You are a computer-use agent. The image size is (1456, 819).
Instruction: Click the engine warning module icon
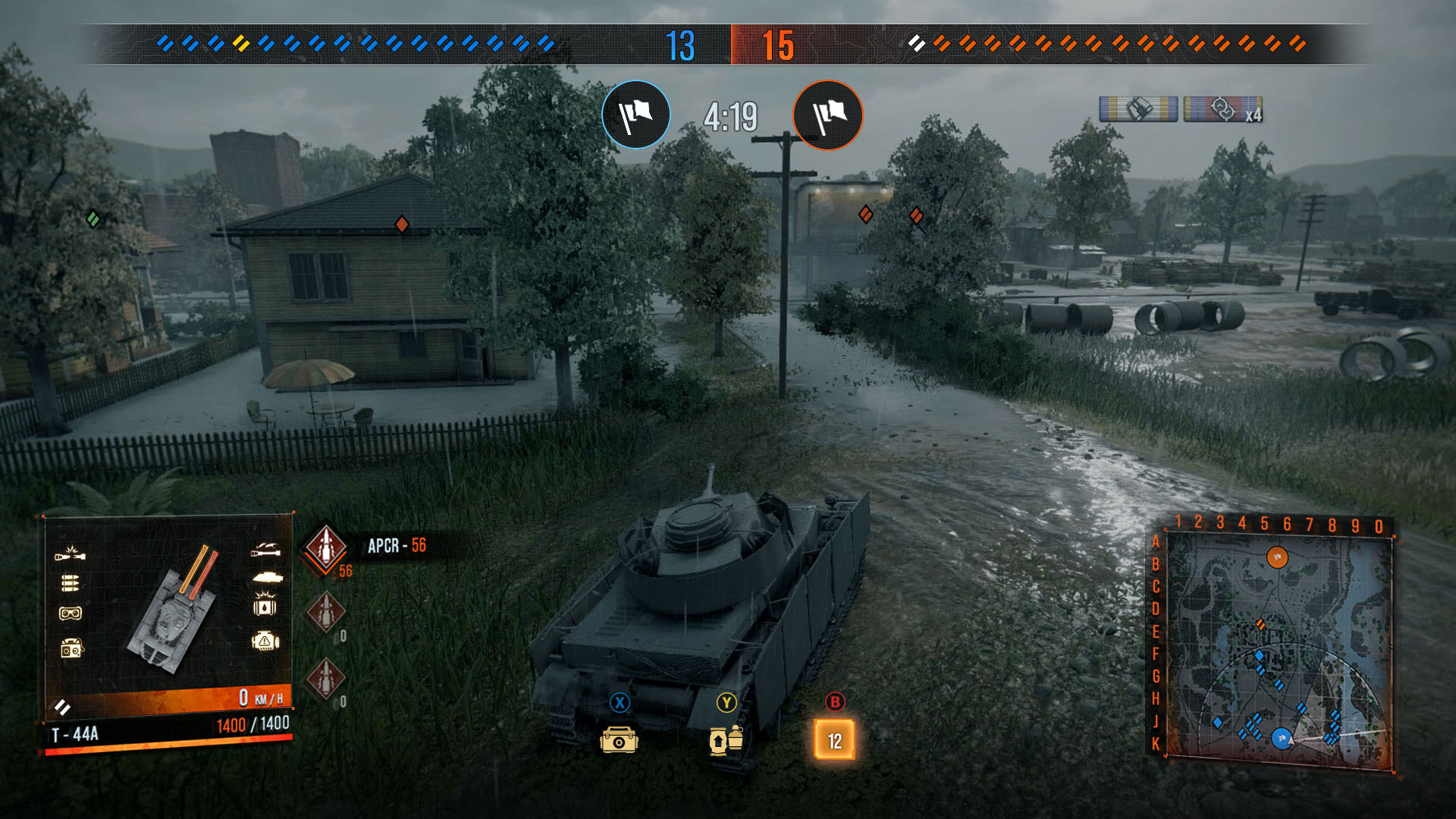point(265,642)
